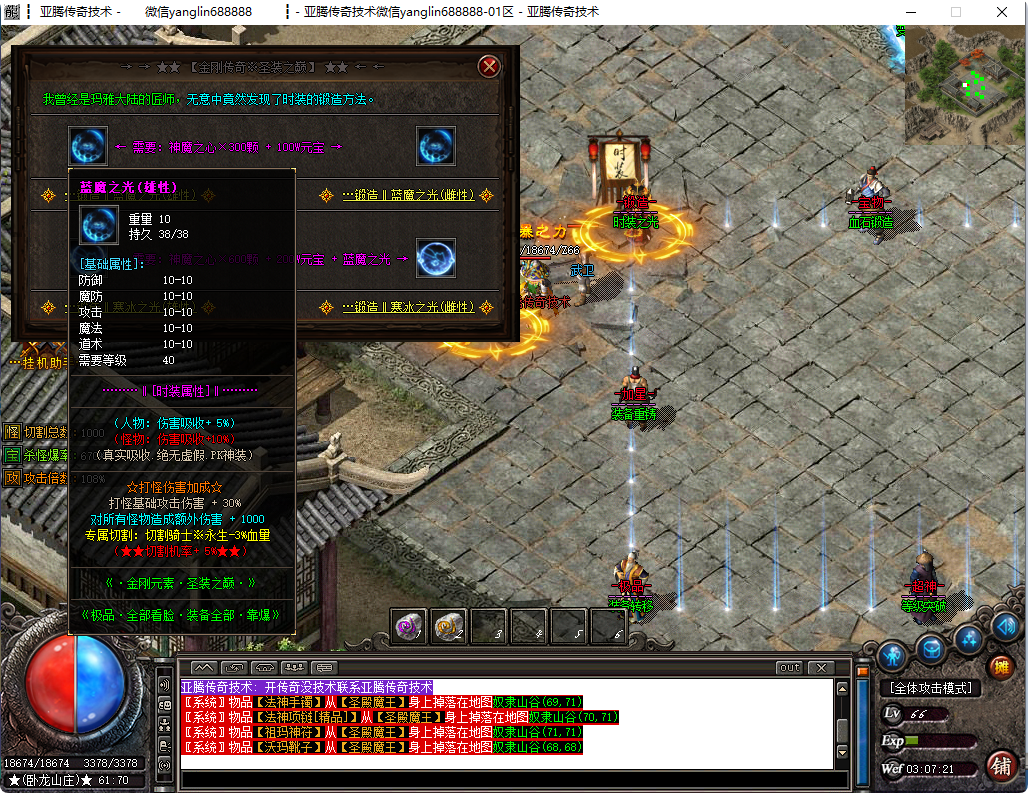
Task: Close the 圣装之巅 forging dialog
Action: pyautogui.click(x=489, y=66)
